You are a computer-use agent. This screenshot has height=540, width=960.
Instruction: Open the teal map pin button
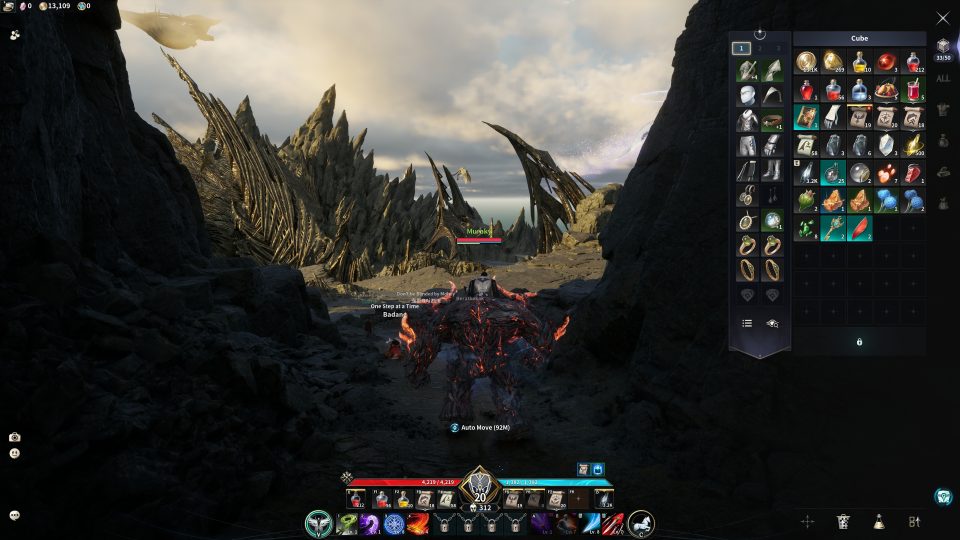pos(942,496)
